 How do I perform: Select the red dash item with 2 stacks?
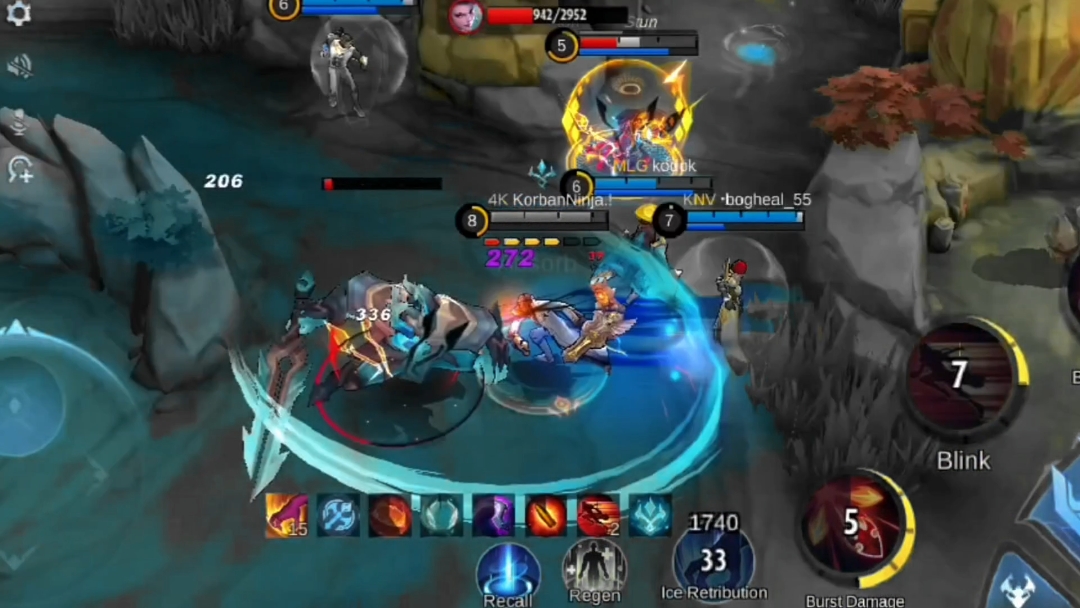pyautogui.click(x=598, y=515)
